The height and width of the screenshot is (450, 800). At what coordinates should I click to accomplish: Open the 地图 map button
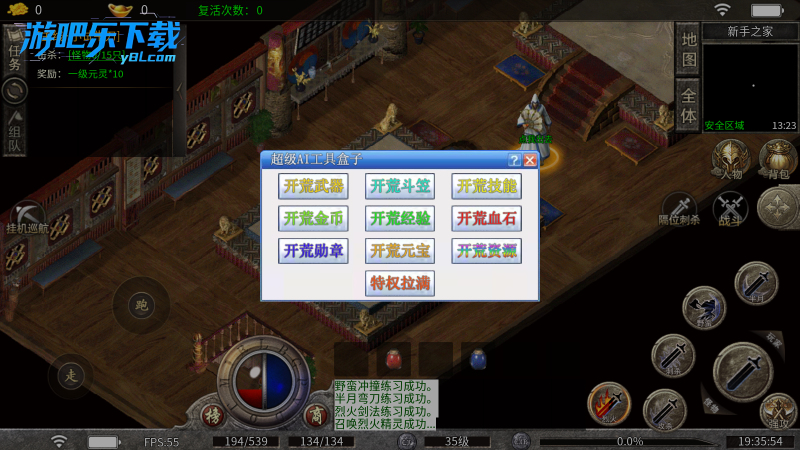pyautogui.click(x=688, y=49)
